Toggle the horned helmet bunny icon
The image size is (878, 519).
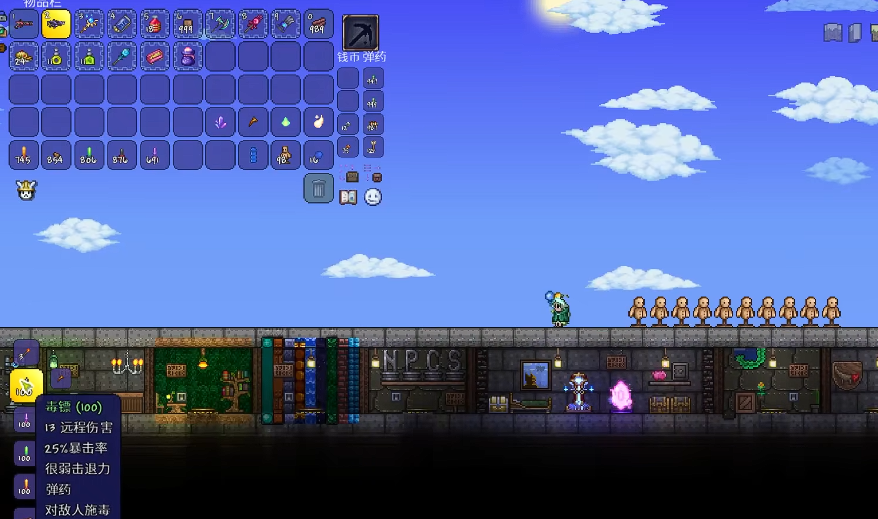tap(26, 190)
